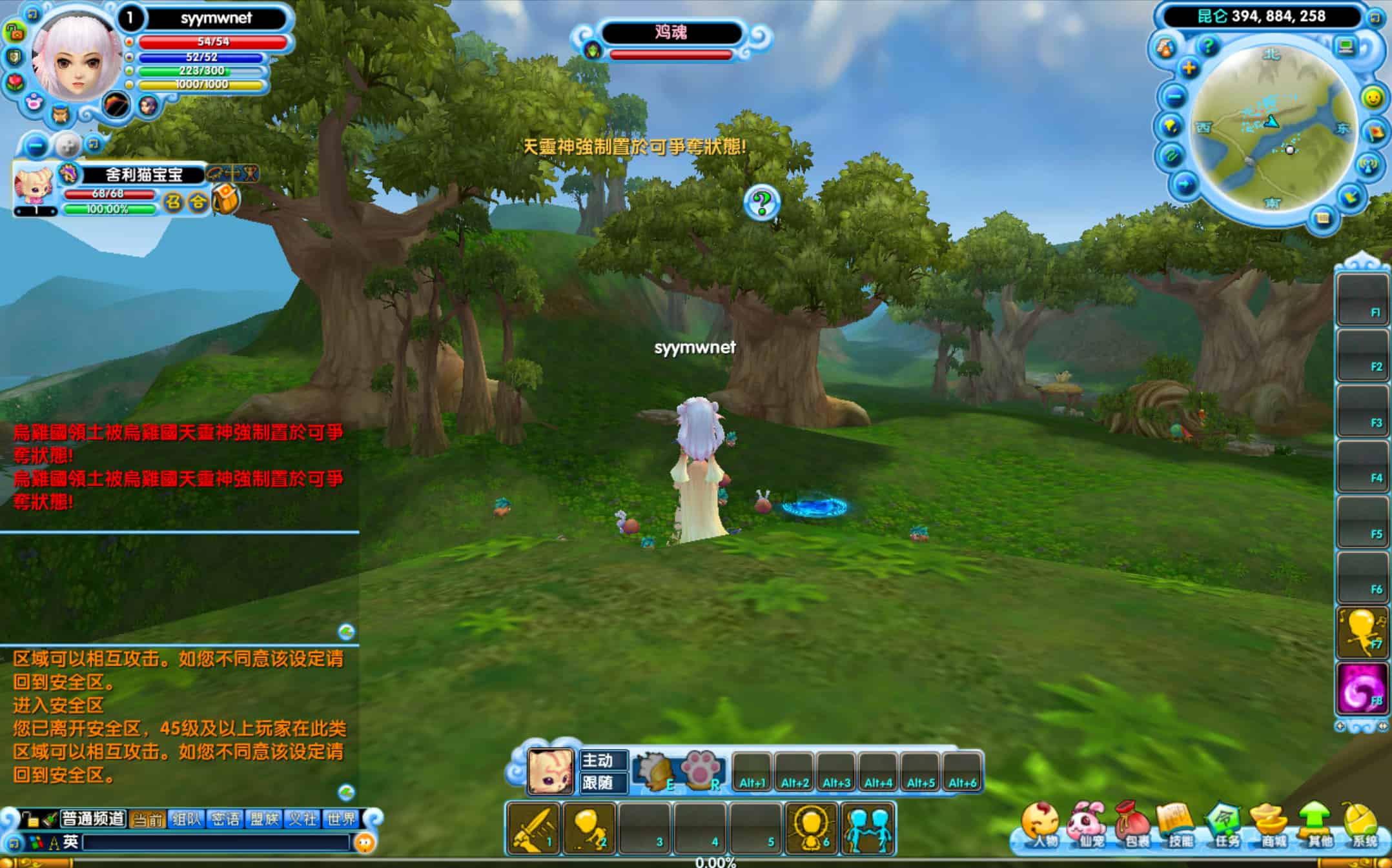
Task: Open the 人物 character menu
Action: (1040, 825)
